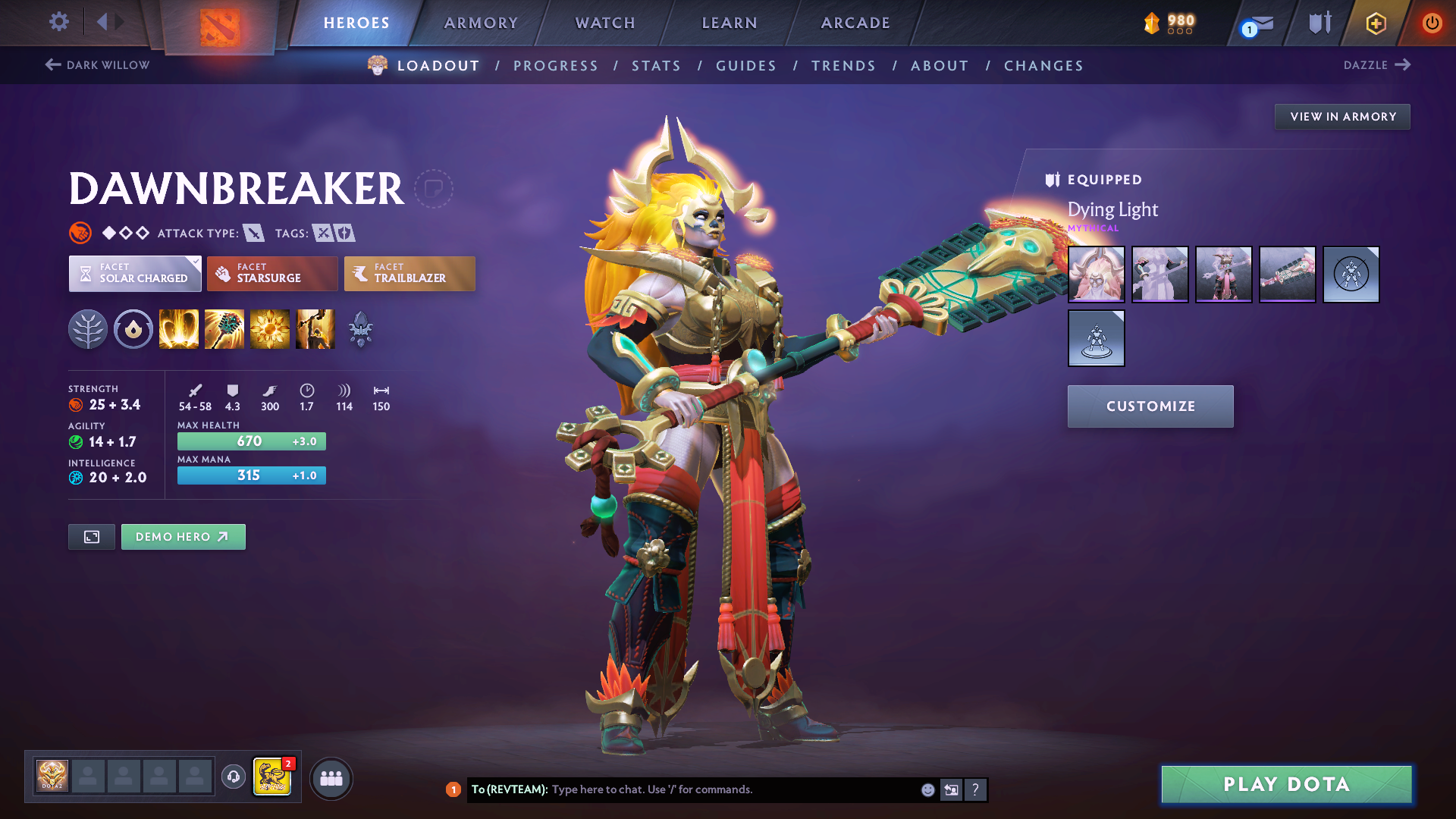
Task: Click the Solar Guardian ultimate icon
Action: (315, 328)
